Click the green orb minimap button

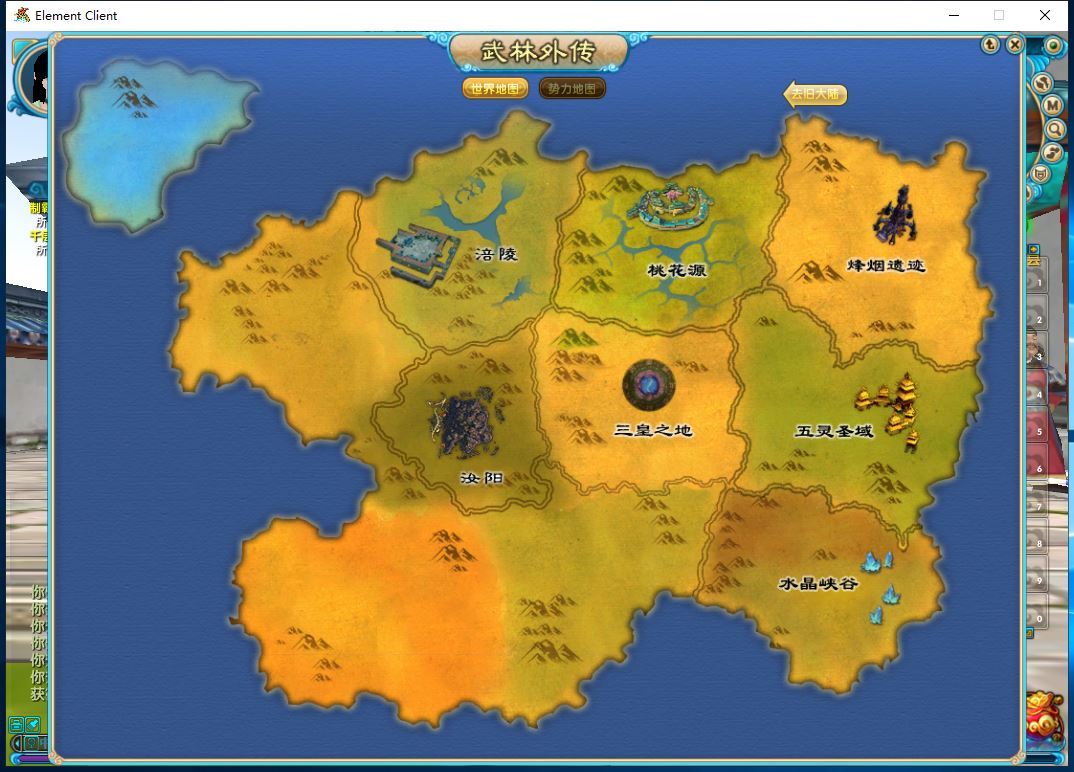(1053, 46)
